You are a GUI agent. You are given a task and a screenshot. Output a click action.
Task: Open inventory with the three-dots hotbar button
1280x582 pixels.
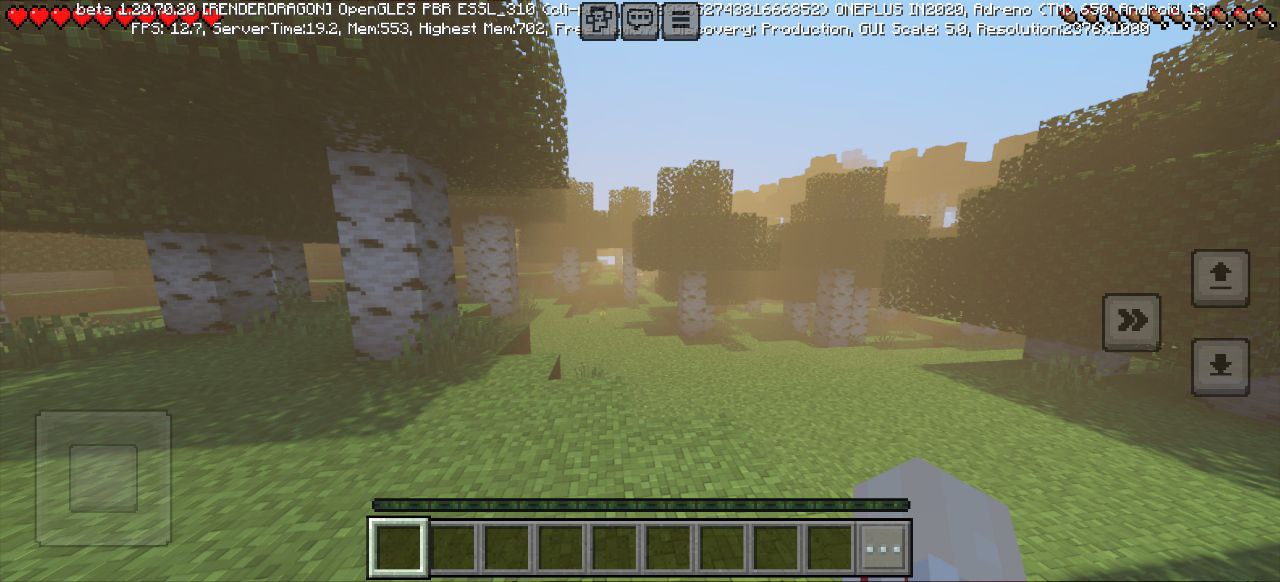click(884, 548)
